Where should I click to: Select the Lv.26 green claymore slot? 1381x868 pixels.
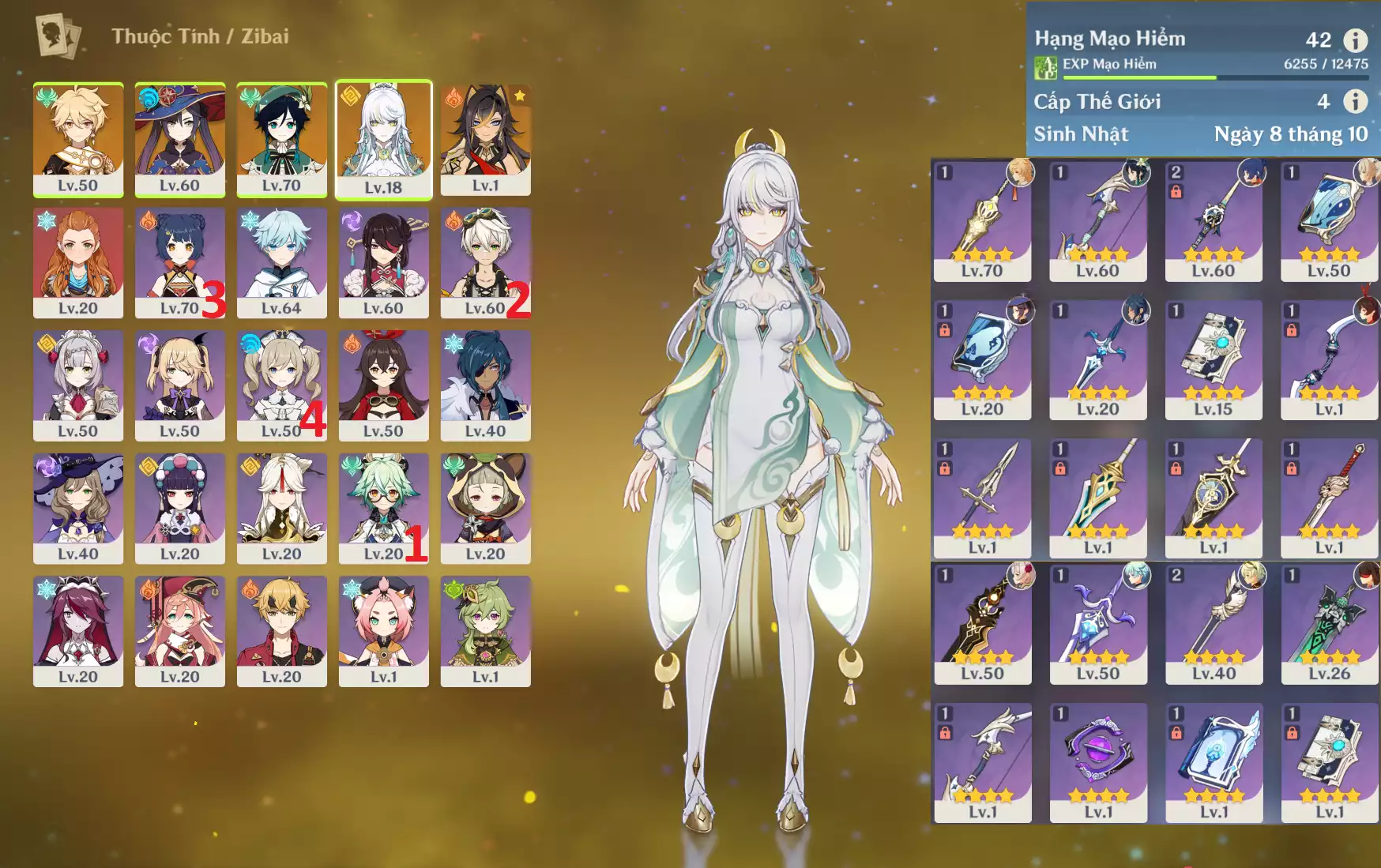point(1330,624)
